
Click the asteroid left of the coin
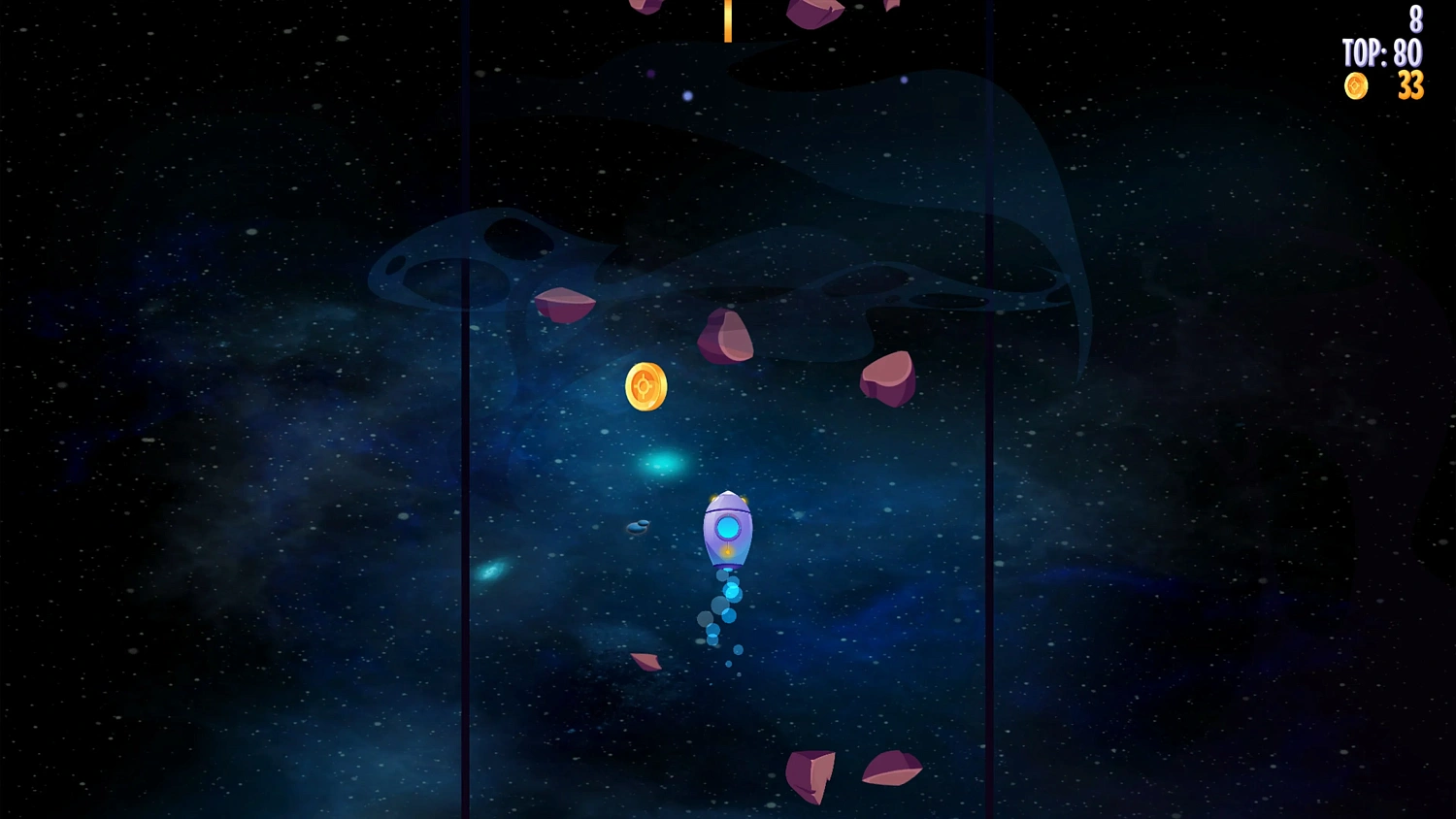click(565, 305)
